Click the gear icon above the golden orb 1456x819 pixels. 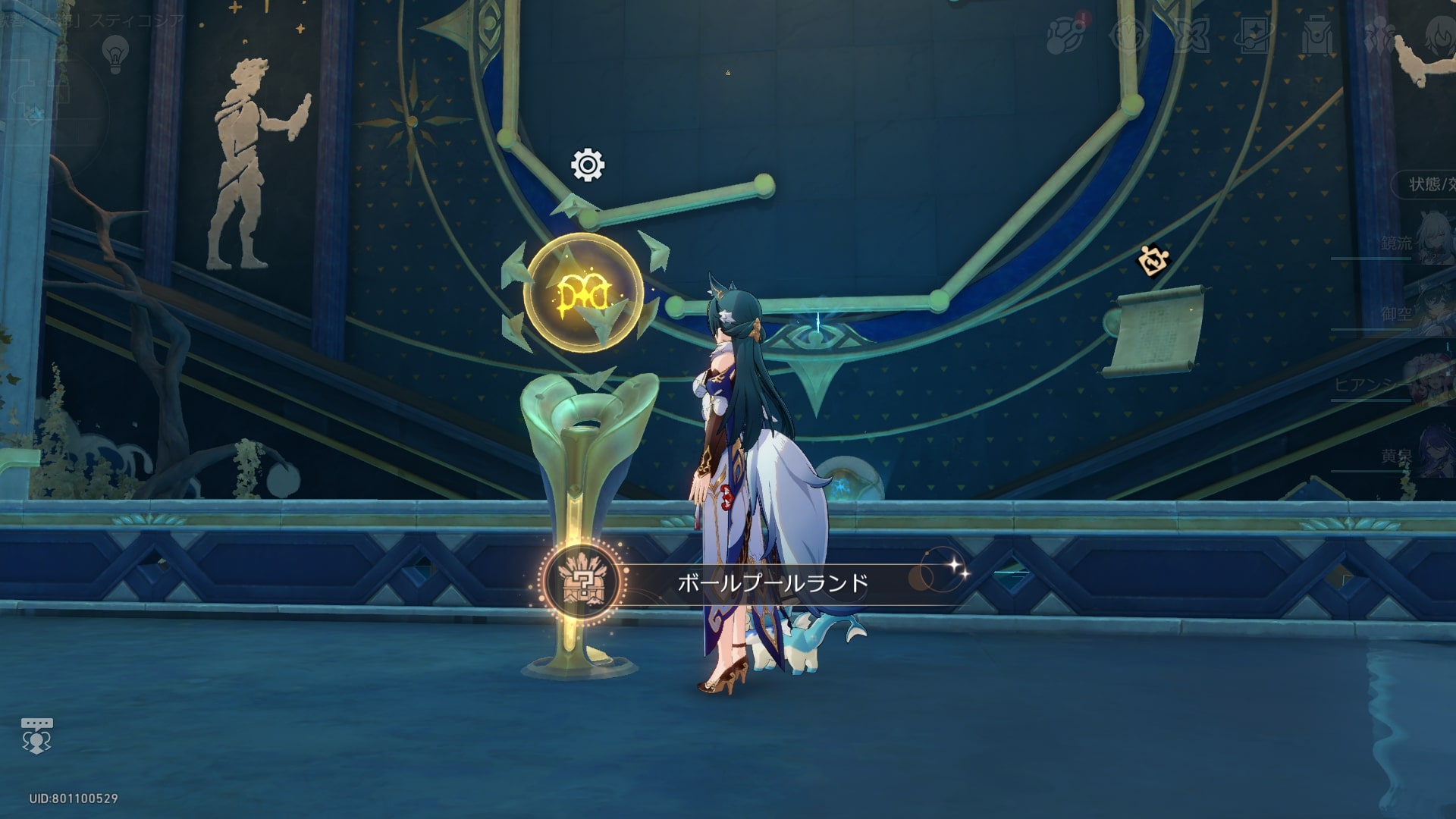tap(588, 165)
